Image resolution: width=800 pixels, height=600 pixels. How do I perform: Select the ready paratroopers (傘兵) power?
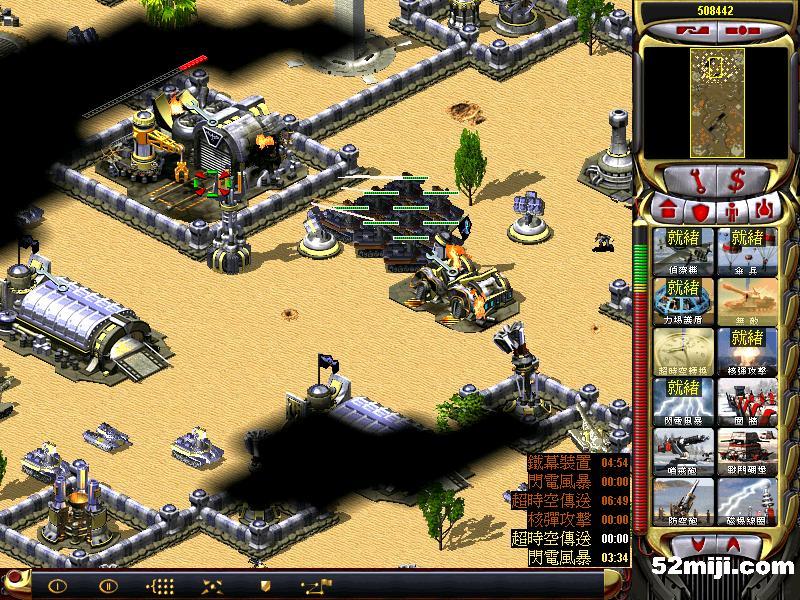[748, 251]
